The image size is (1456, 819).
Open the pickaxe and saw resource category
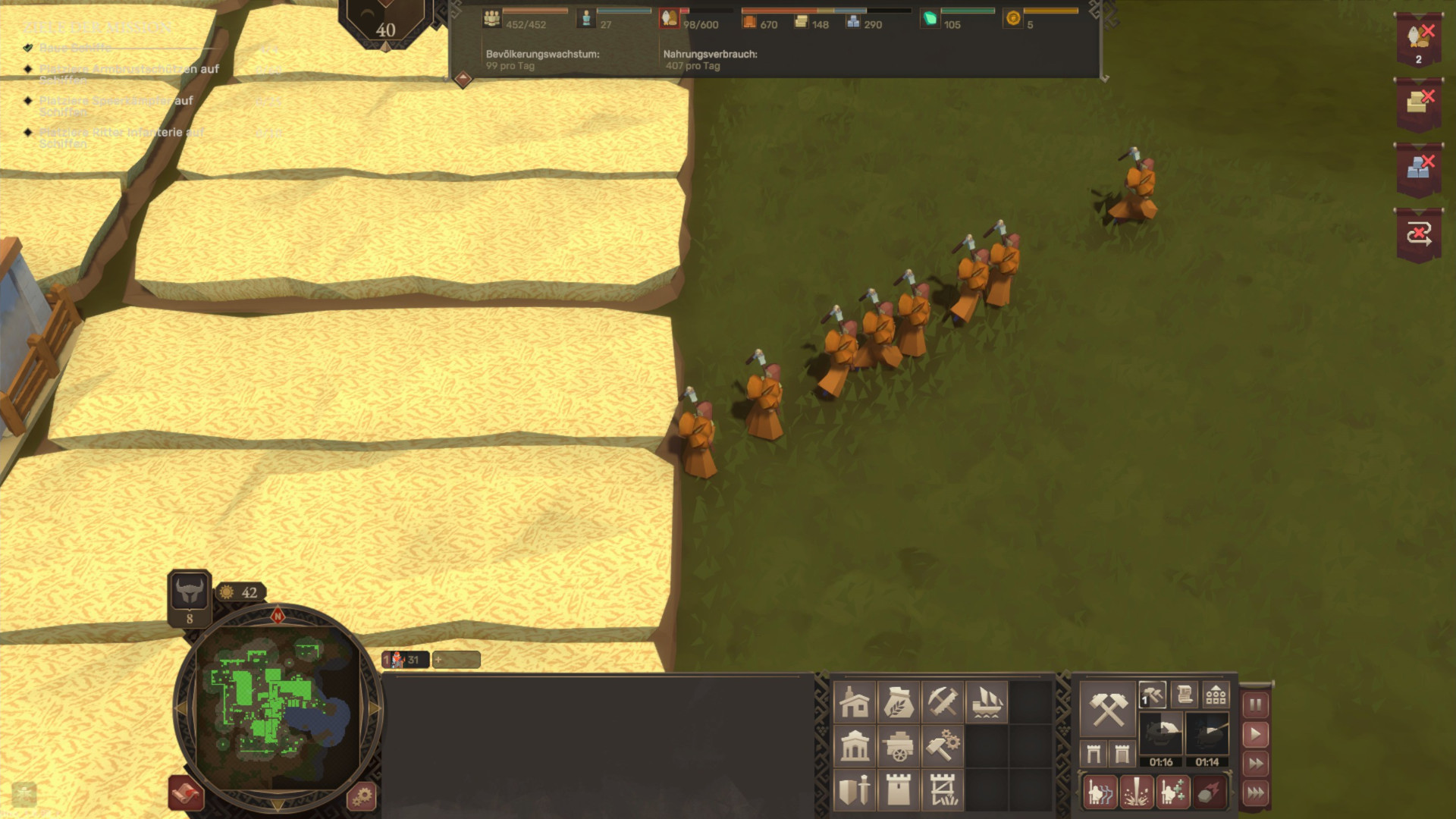[943, 702]
